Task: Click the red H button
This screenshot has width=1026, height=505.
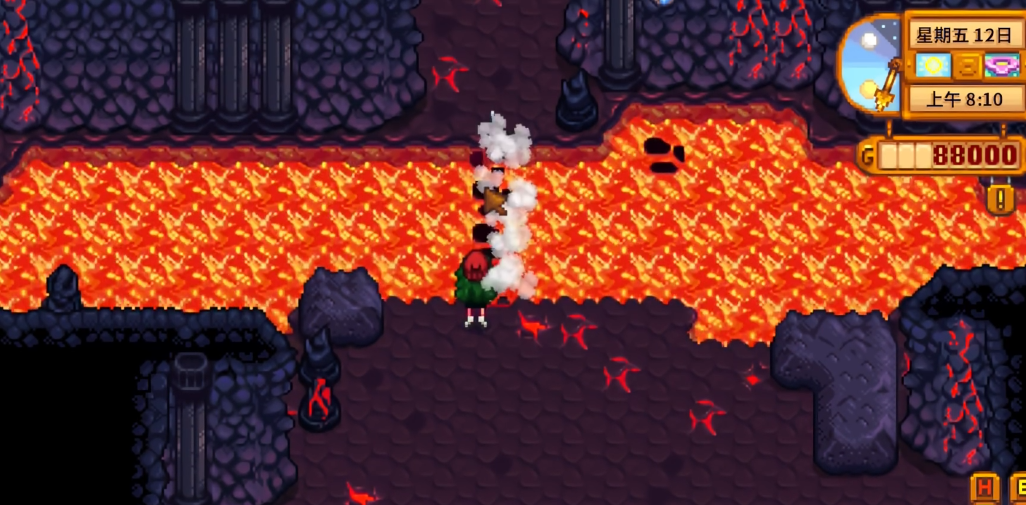Action: (985, 489)
